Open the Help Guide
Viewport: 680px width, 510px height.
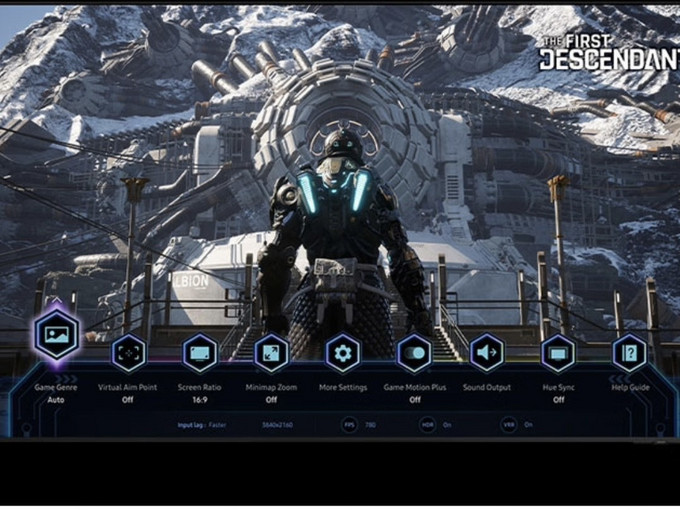coord(630,353)
